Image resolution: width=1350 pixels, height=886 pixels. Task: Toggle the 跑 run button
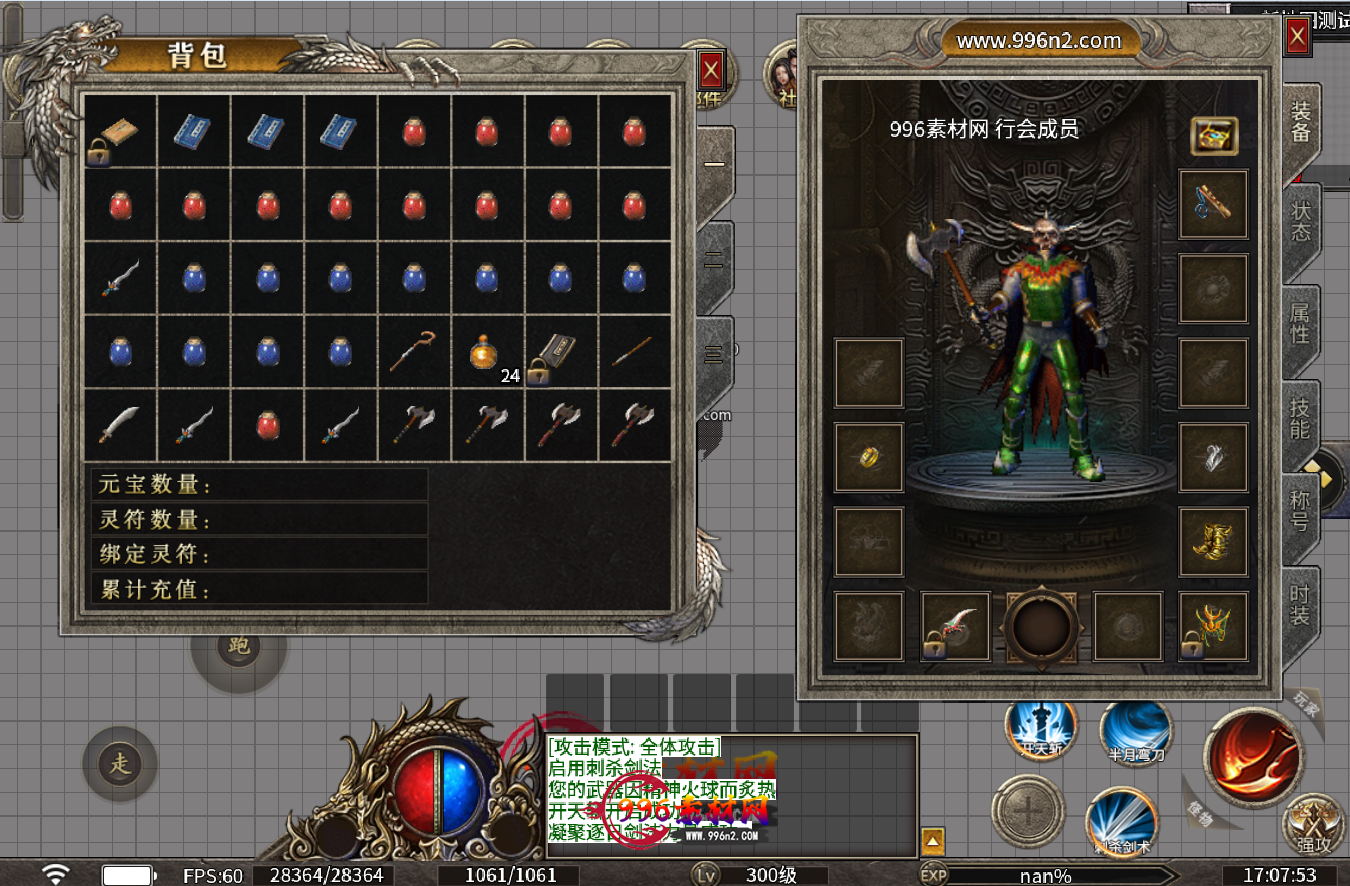point(239,647)
